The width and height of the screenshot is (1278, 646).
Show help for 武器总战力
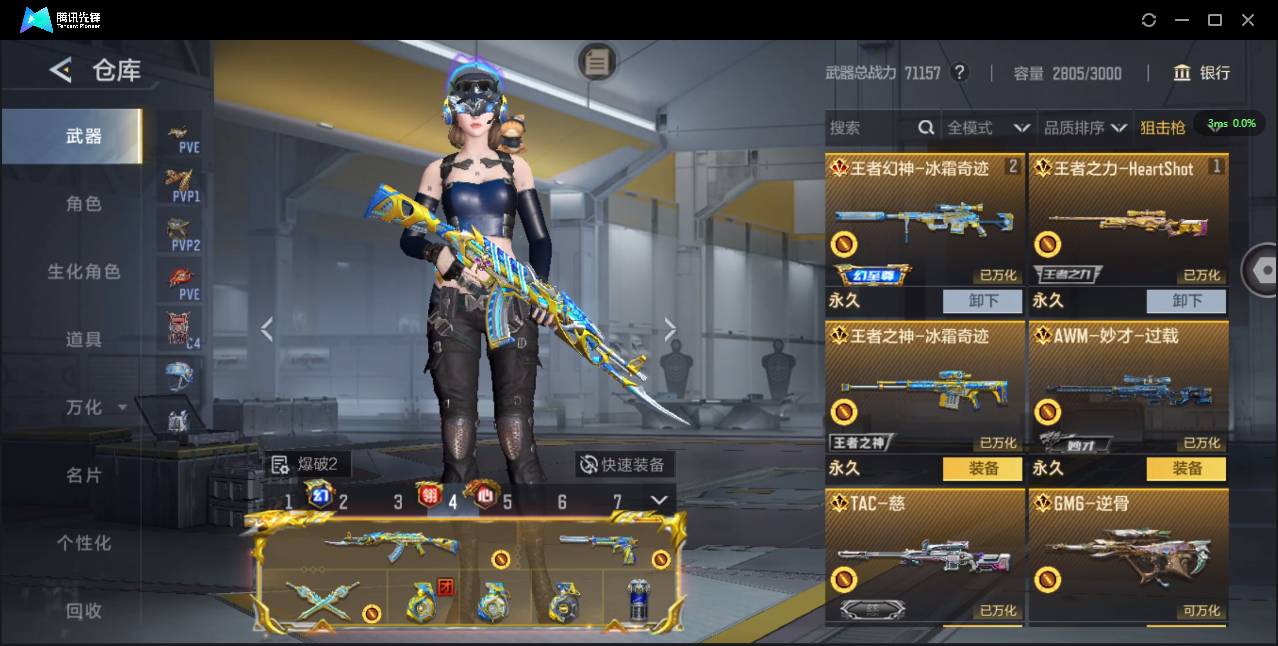(959, 73)
